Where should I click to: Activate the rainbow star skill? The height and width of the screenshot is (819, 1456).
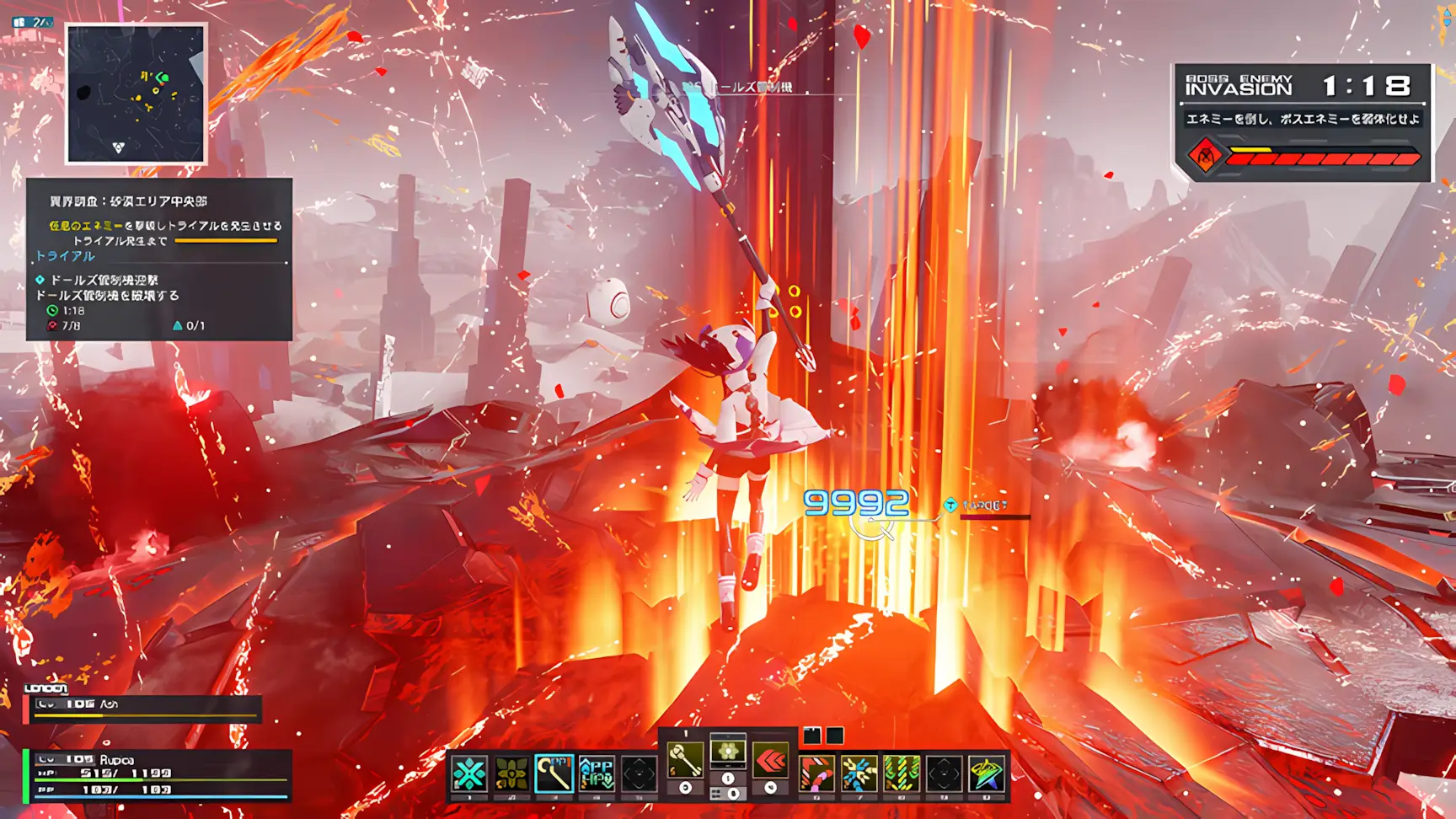point(987,773)
